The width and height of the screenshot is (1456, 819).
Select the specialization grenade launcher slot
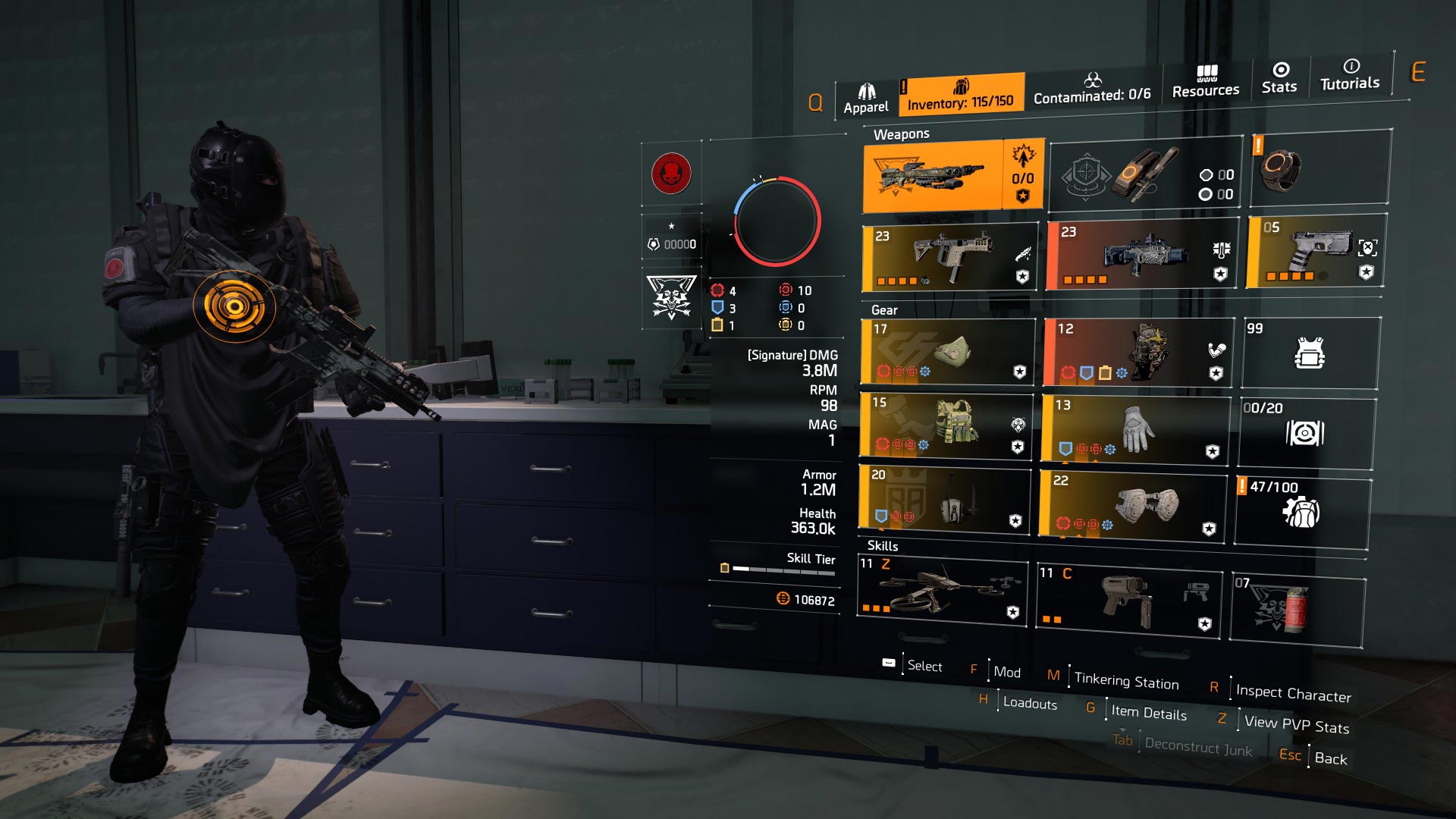tap(1145, 175)
